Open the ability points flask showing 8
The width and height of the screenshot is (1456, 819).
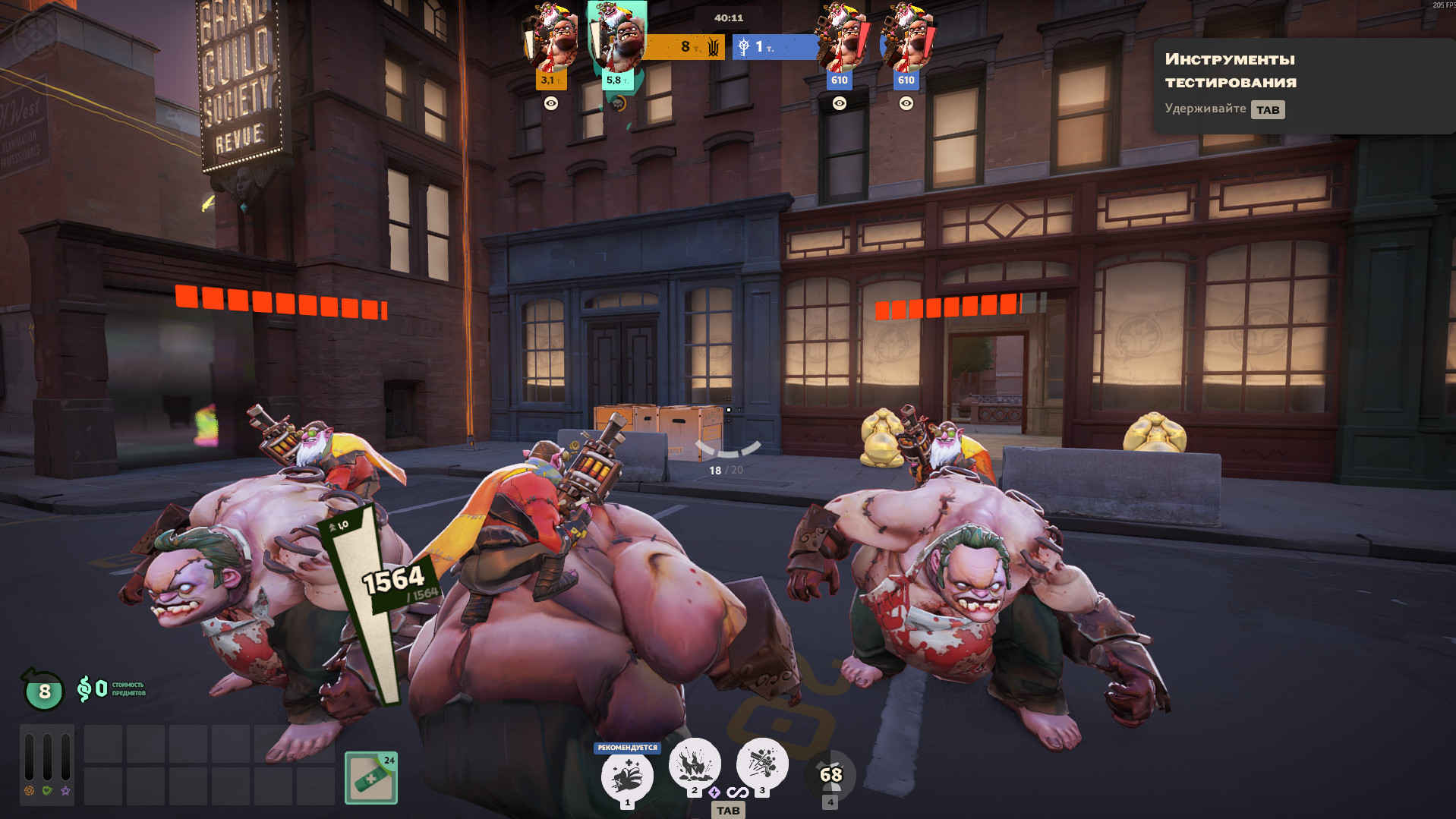point(44,691)
